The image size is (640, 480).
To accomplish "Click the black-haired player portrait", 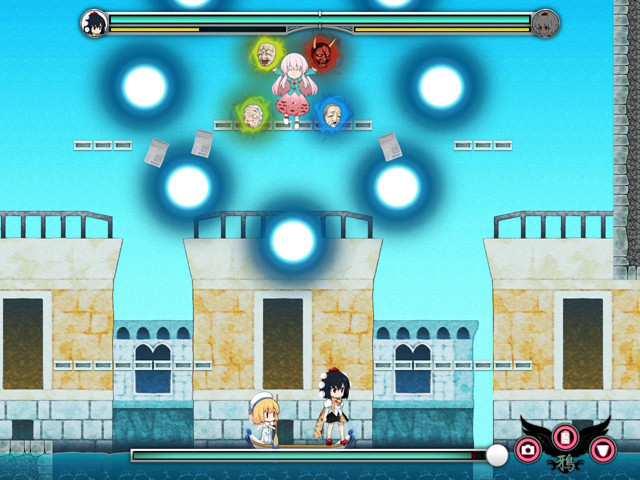I will click(x=94, y=23).
